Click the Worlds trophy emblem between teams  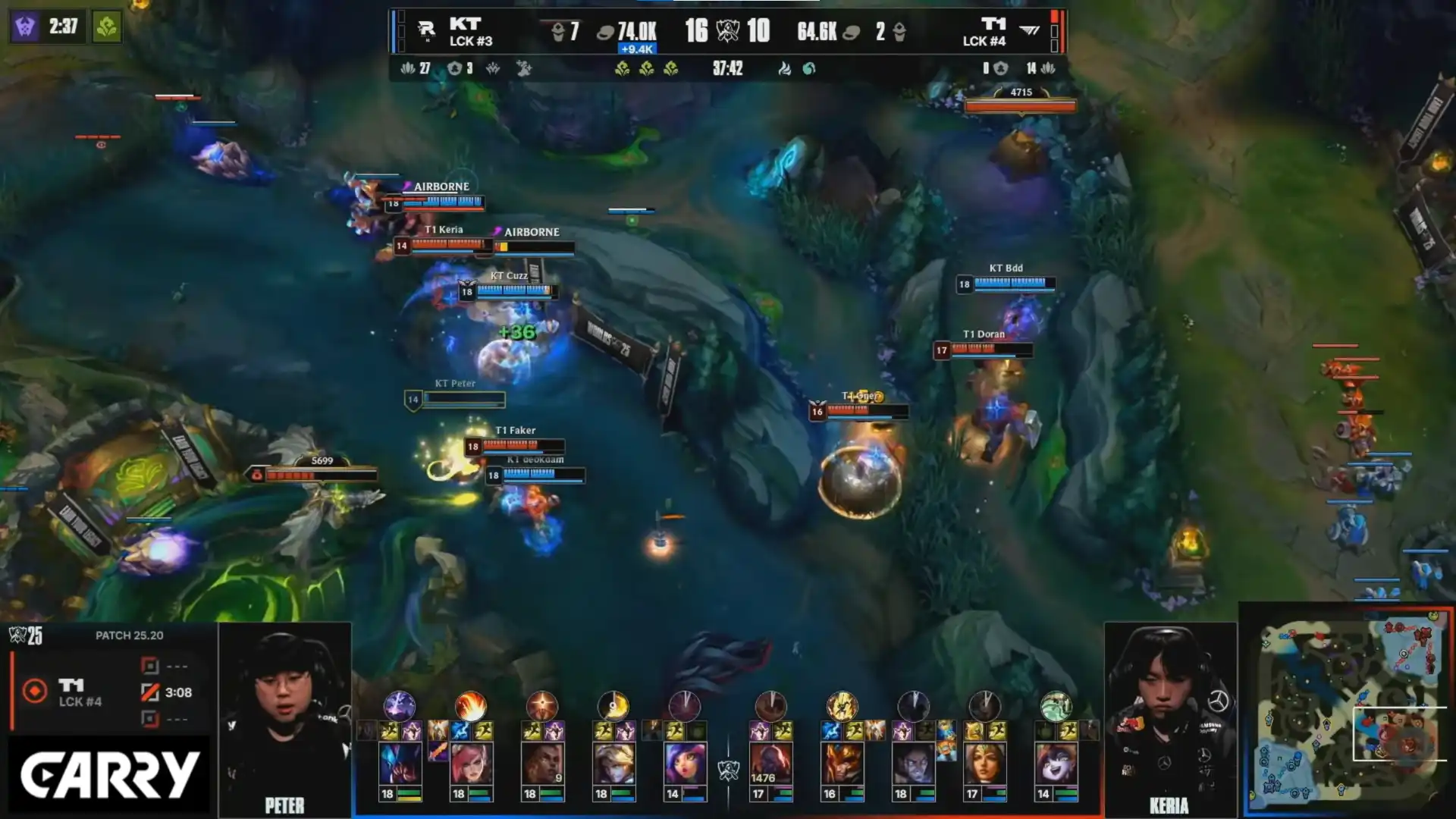[727, 31]
